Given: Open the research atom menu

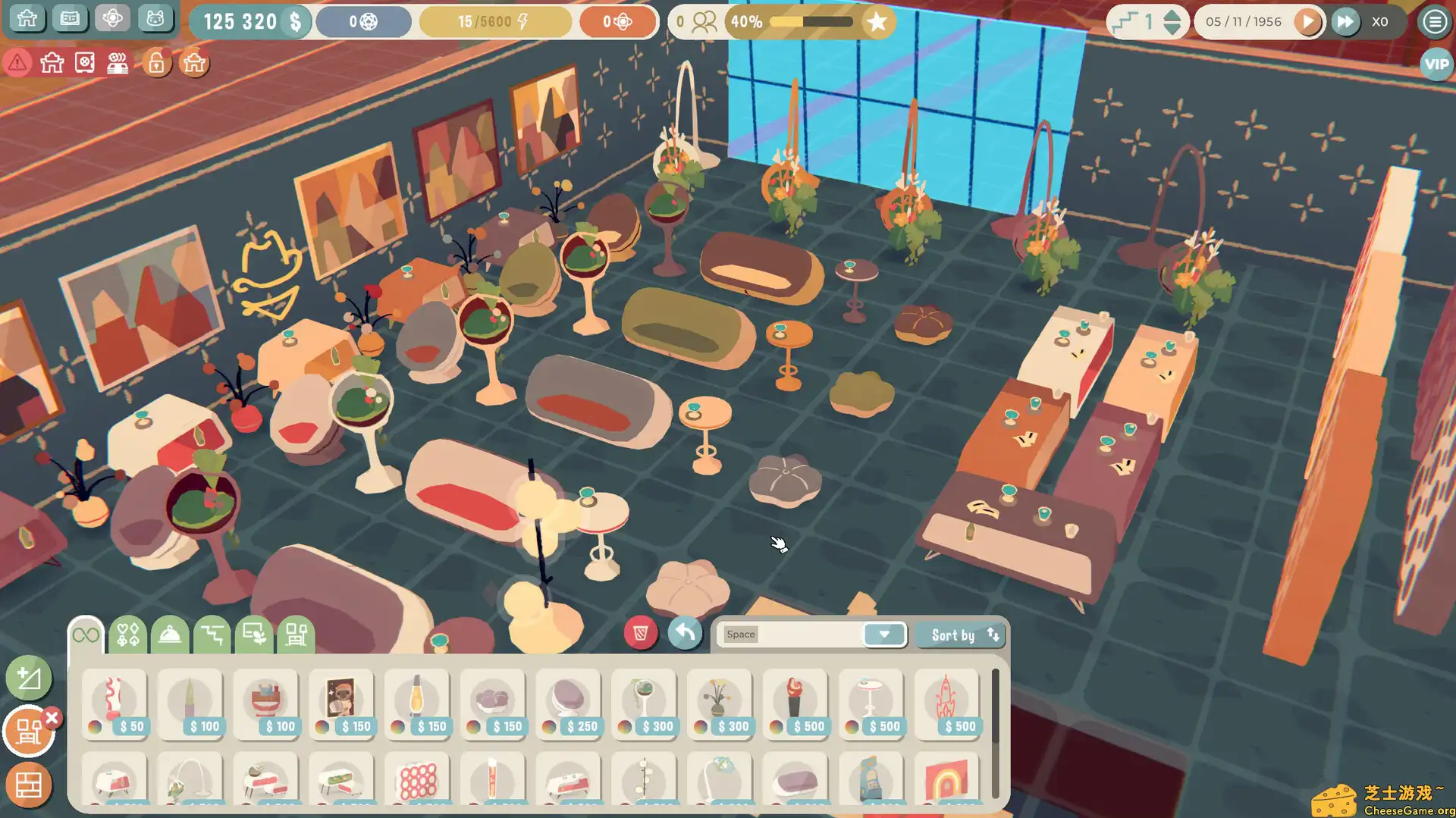Looking at the screenshot, I should coord(112,19).
